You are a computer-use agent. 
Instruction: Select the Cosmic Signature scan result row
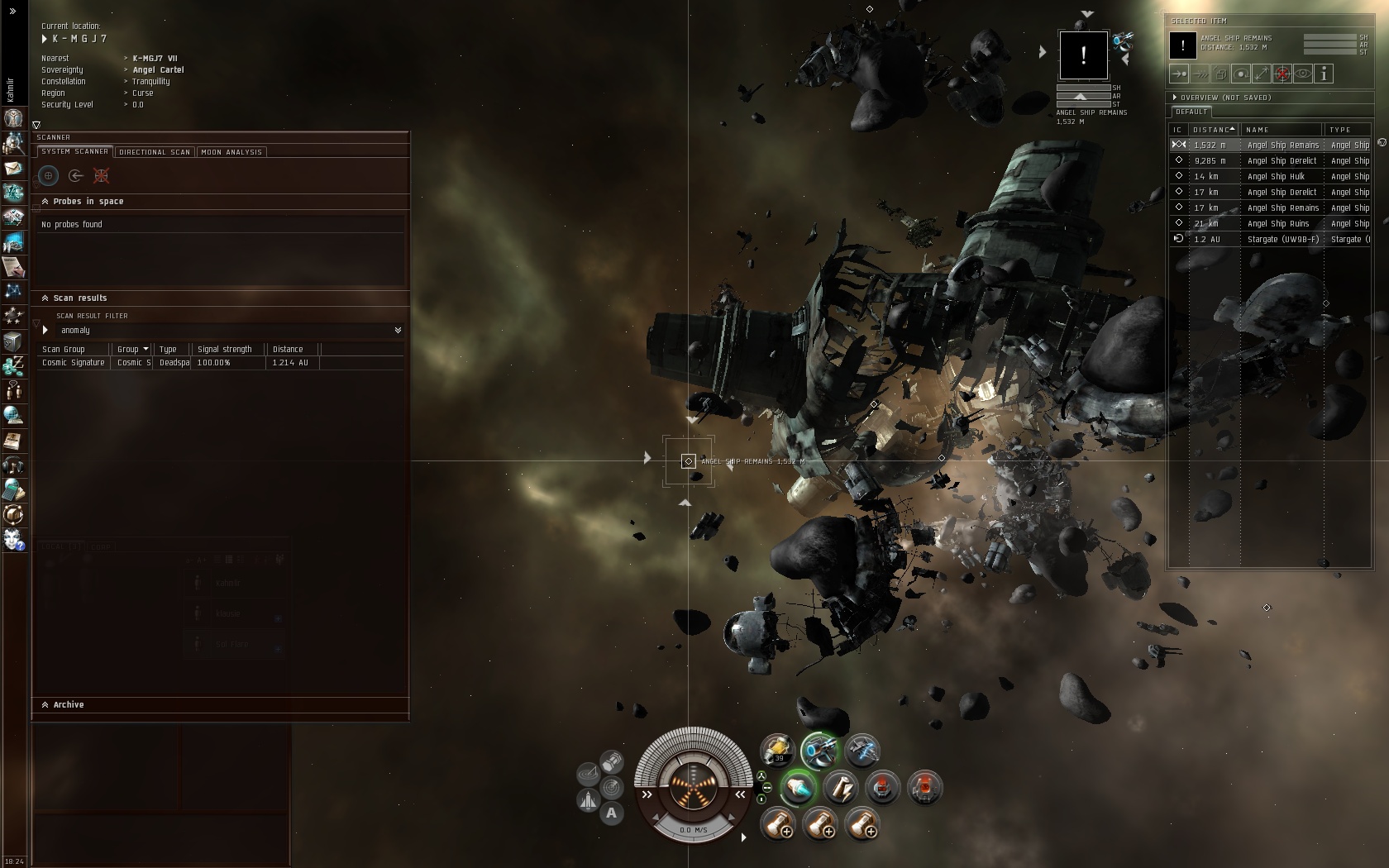coord(74,363)
